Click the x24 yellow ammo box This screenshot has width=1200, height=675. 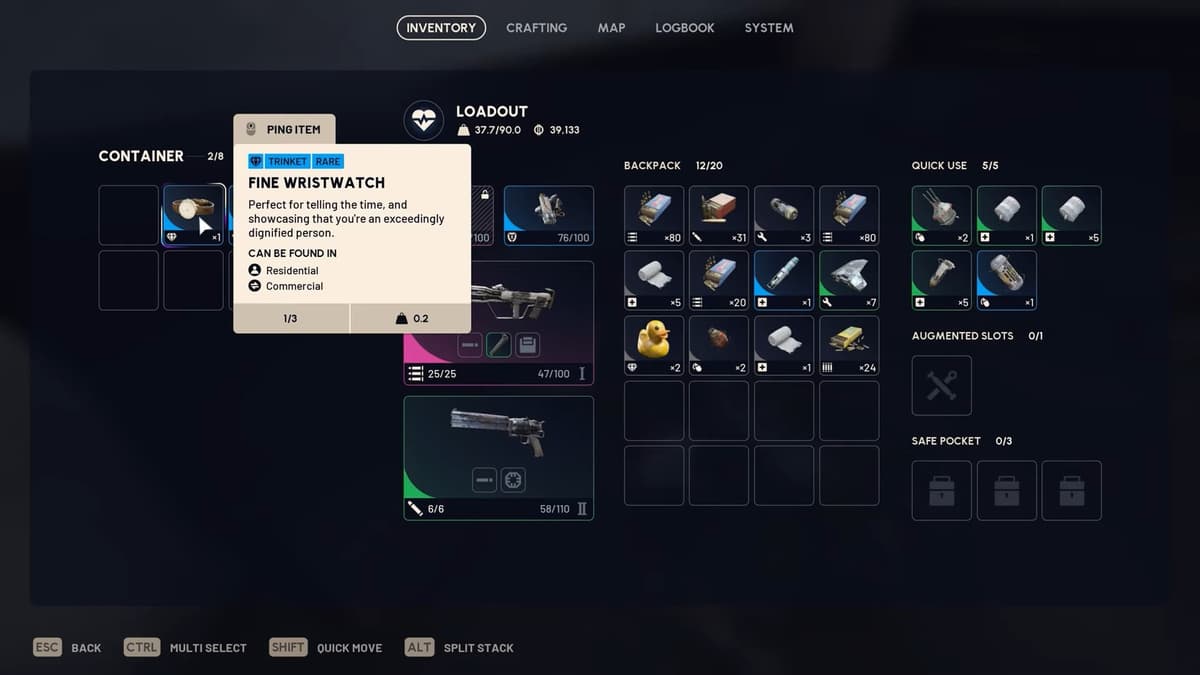pos(849,345)
